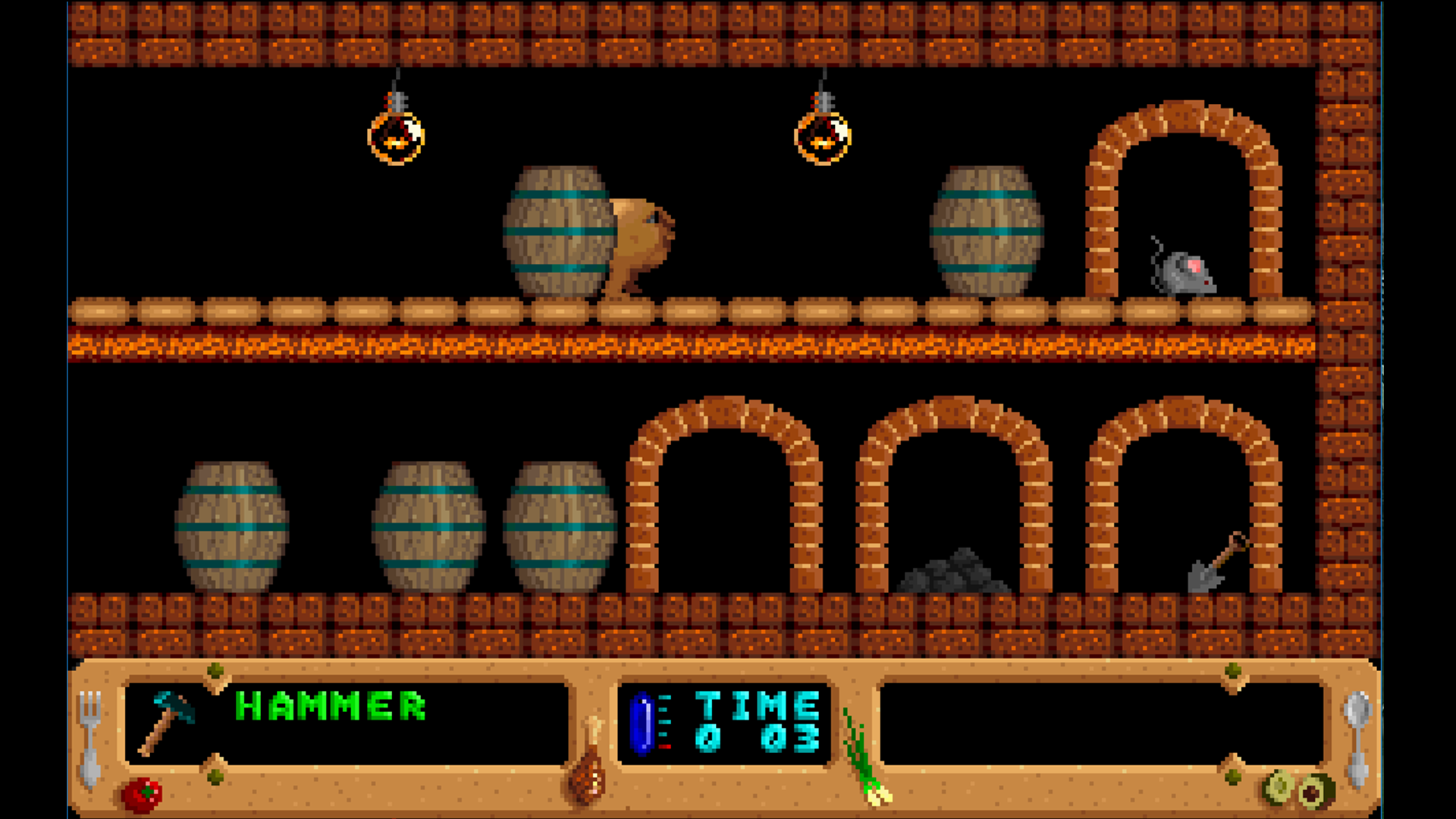Toggle the left hanging pumpkin lantern

click(397, 136)
